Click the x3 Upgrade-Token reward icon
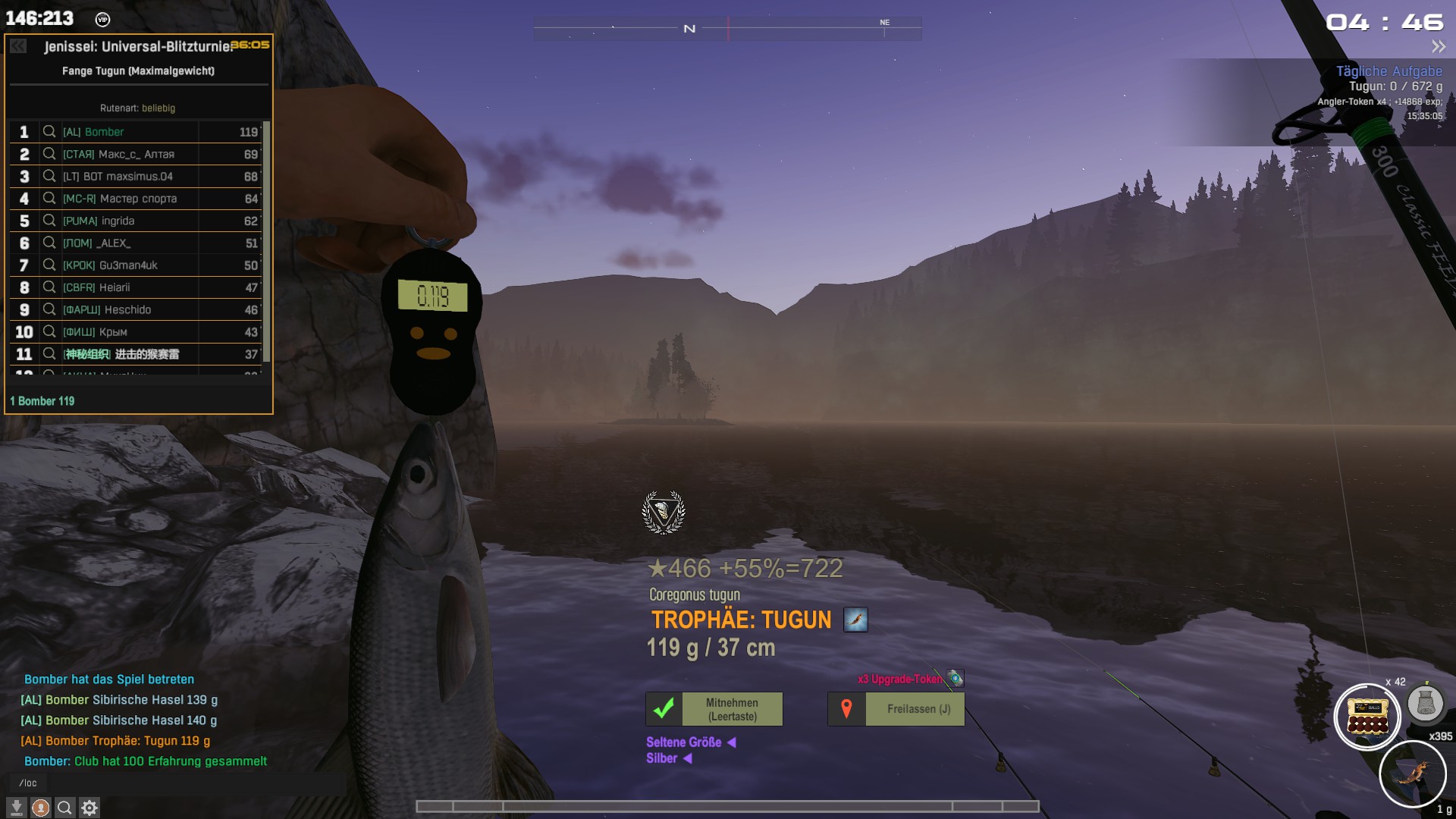 tap(955, 678)
